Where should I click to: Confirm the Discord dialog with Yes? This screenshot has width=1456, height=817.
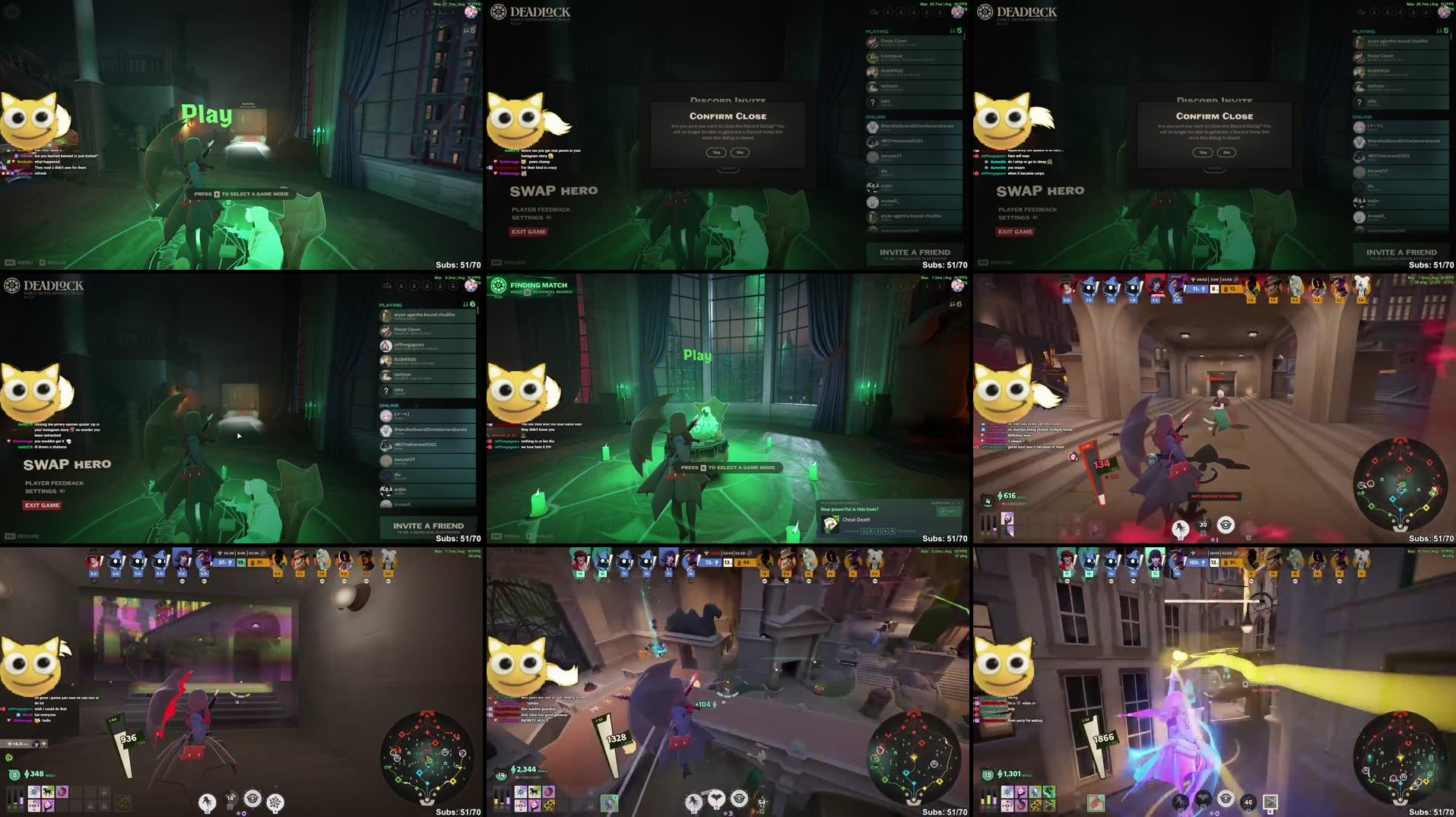[715, 152]
